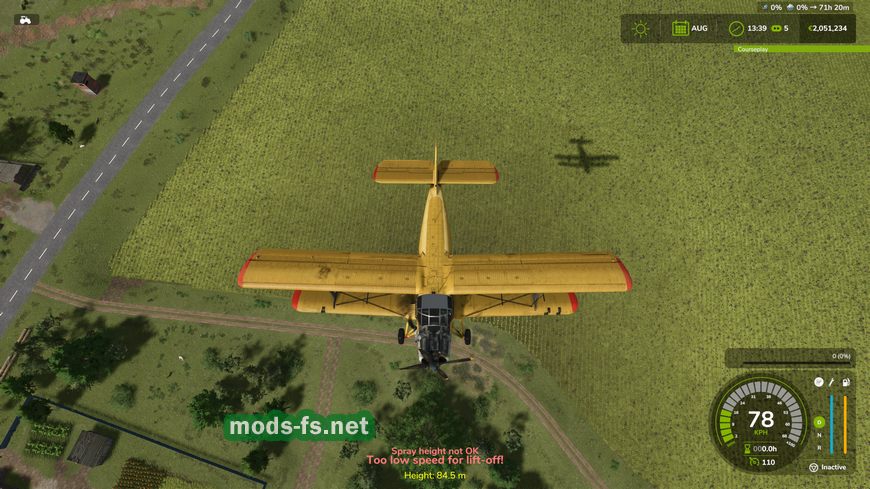The width and height of the screenshot is (870, 489).
Task: Select the fuel pump icon
Action: pos(845,382)
